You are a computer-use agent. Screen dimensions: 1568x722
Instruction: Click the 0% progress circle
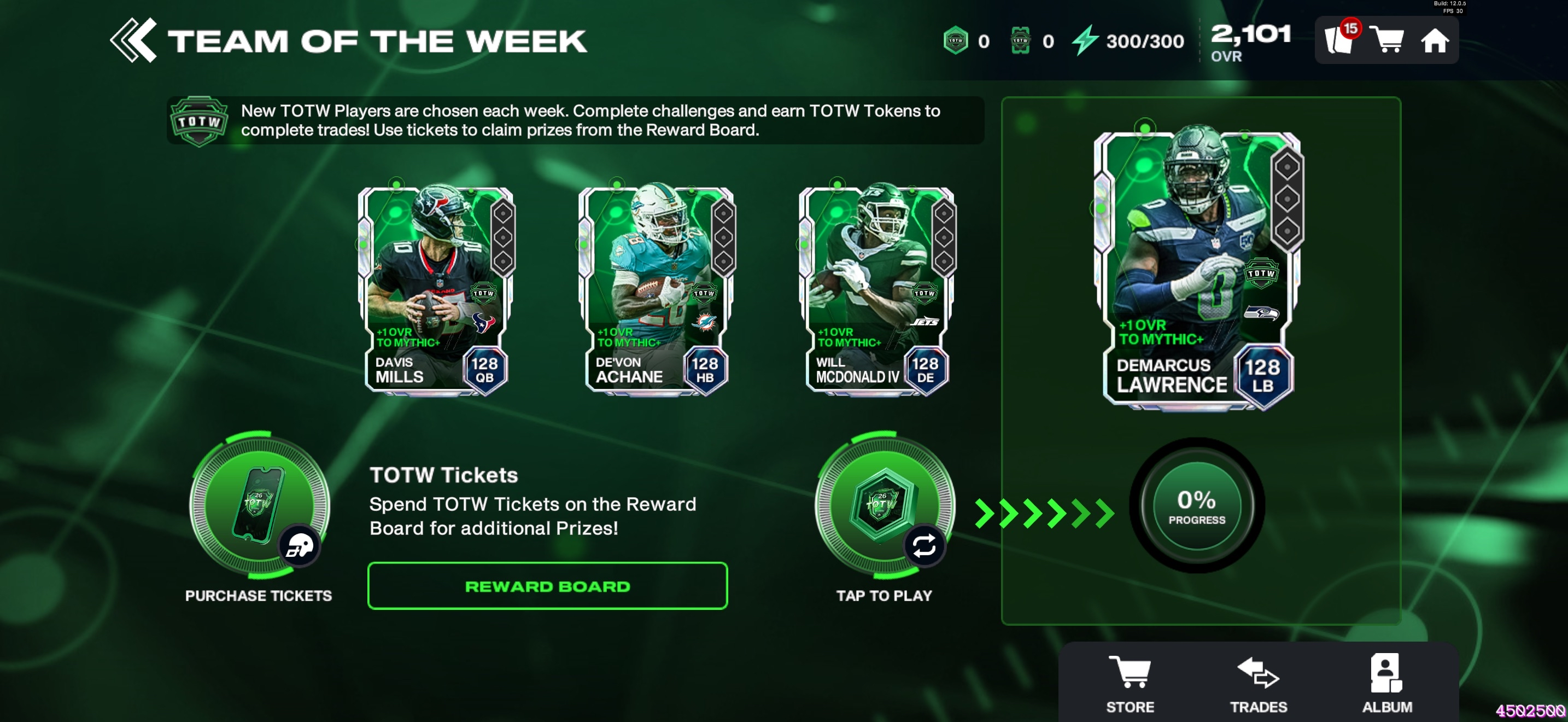click(x=1197, y=505)
